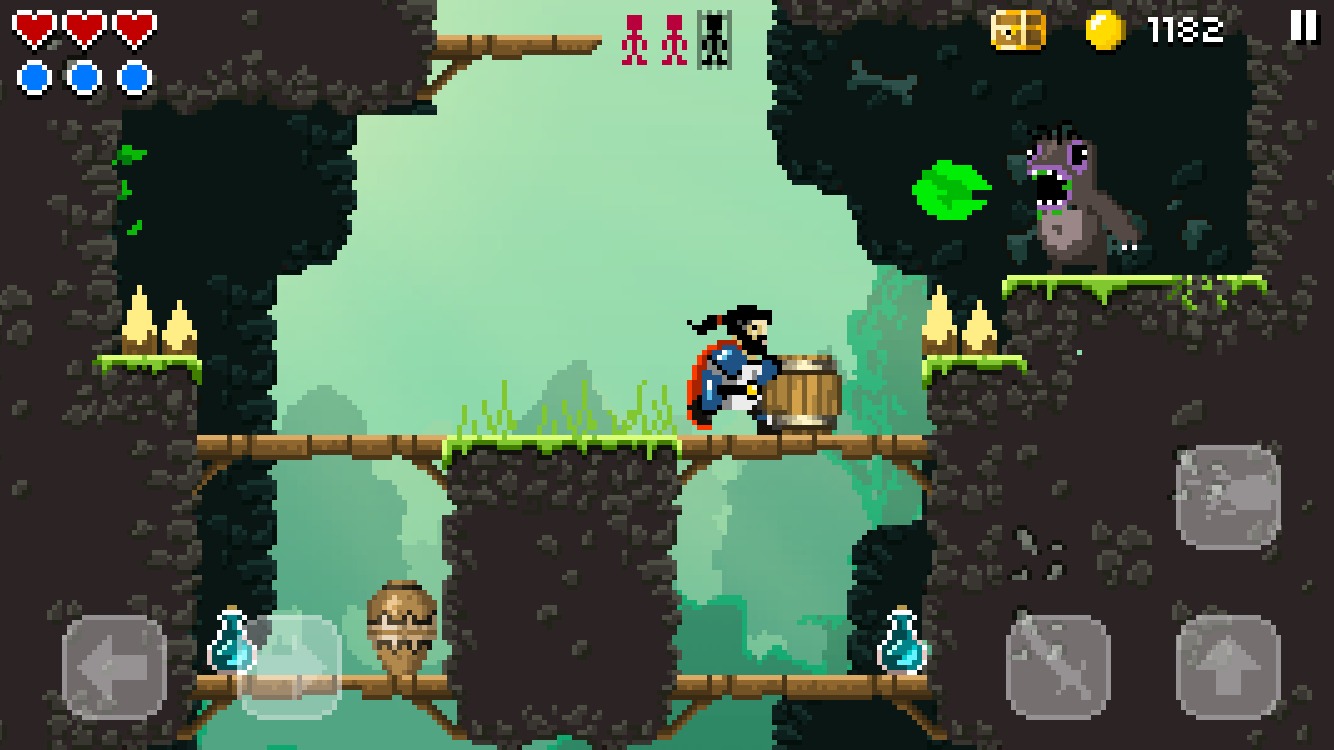Tap the coin count reading 1182
The height and width of the screenshot is (750, 1334).
point(1184,33)
